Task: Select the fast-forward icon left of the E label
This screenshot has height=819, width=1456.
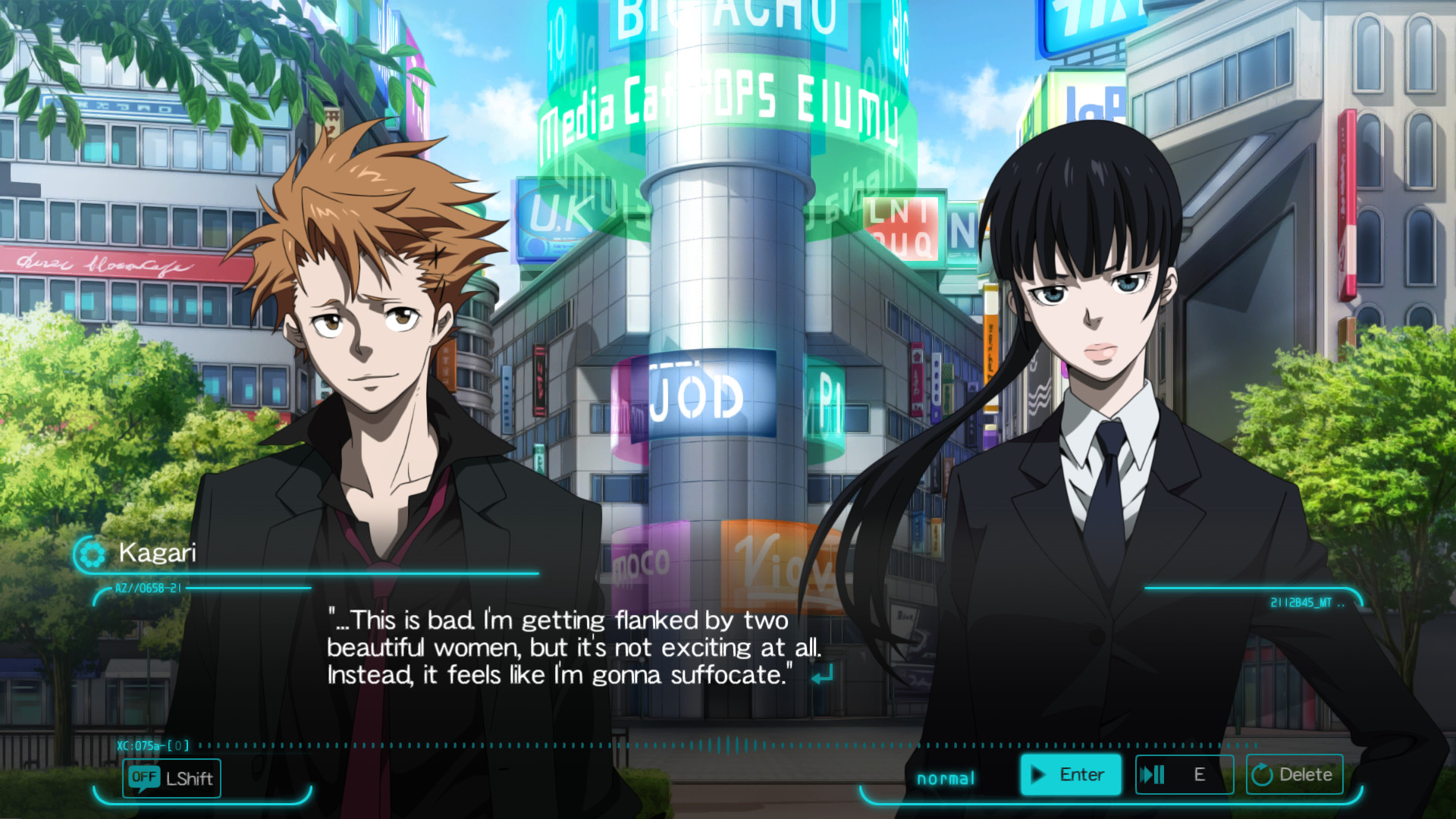Action: pos(1153,774)
